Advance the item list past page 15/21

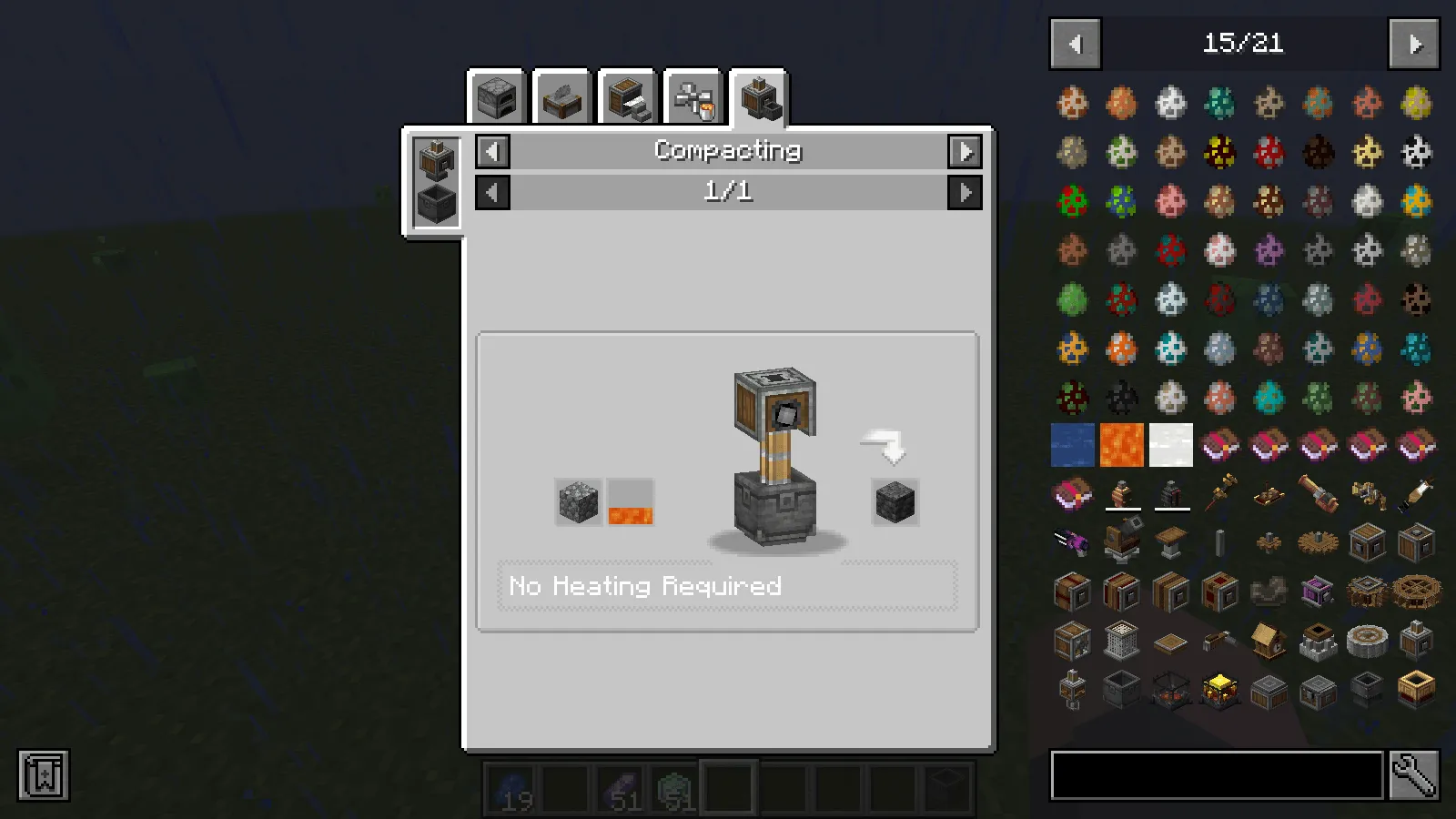point(1413,44)
